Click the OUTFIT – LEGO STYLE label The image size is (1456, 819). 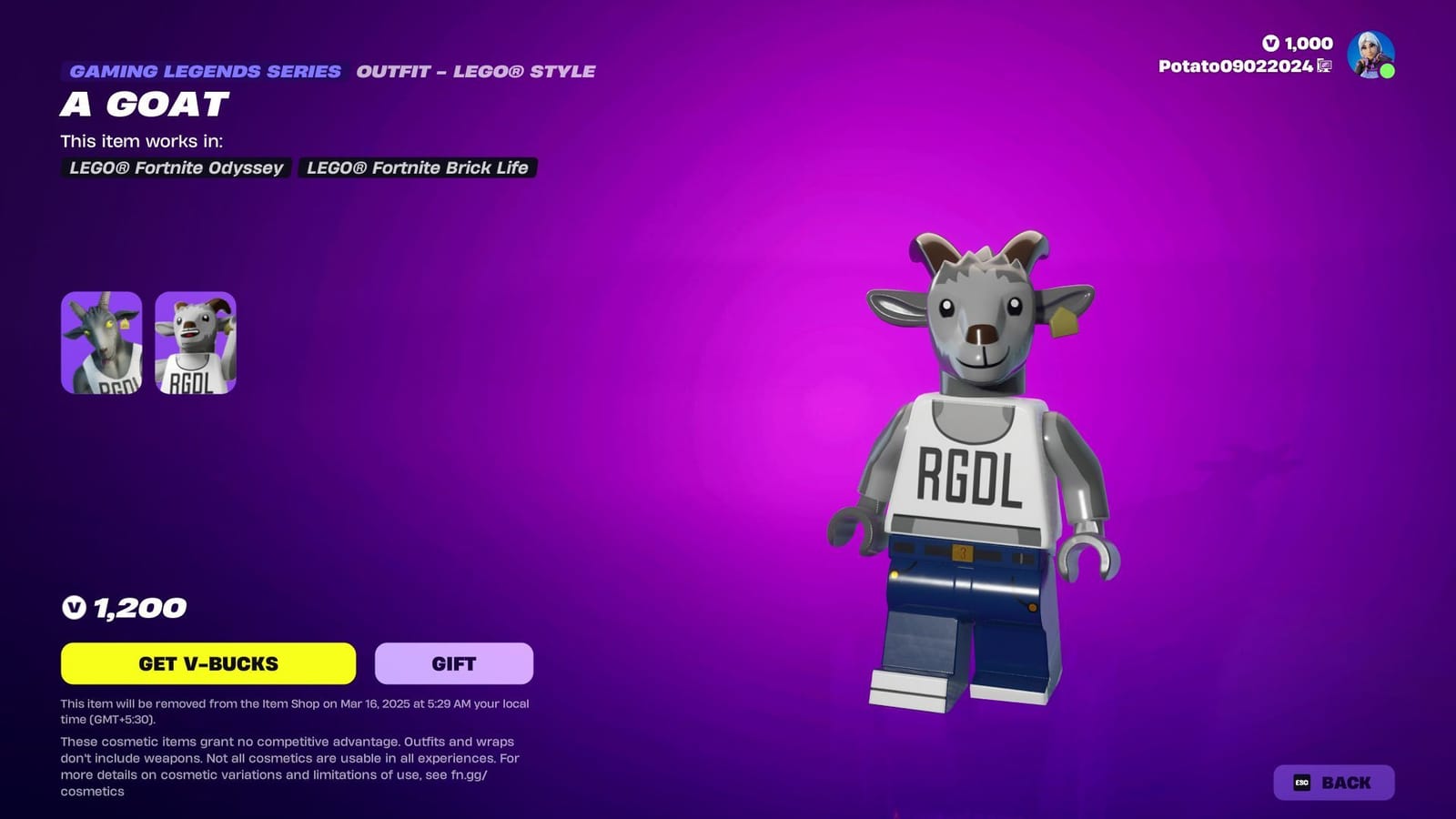(x=476, y=71)
